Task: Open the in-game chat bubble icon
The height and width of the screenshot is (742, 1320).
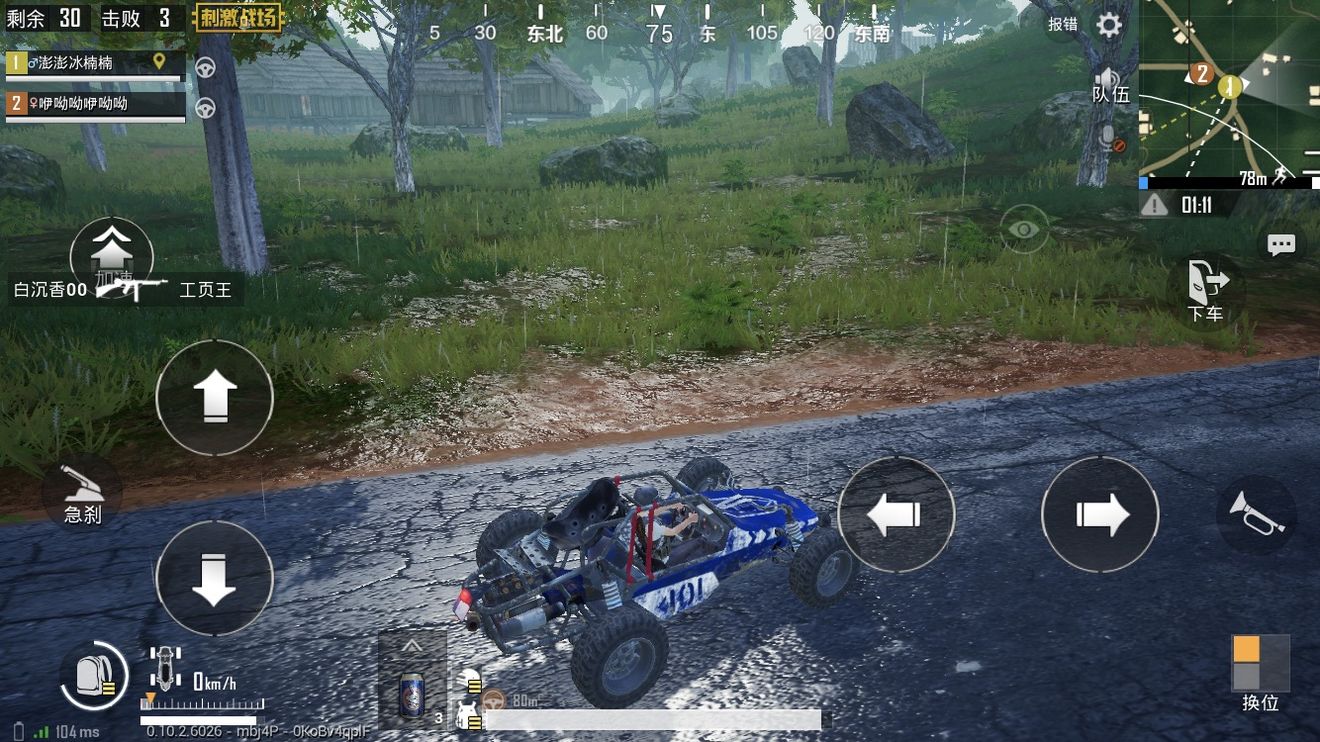Action: click(x=1281, y=243)
